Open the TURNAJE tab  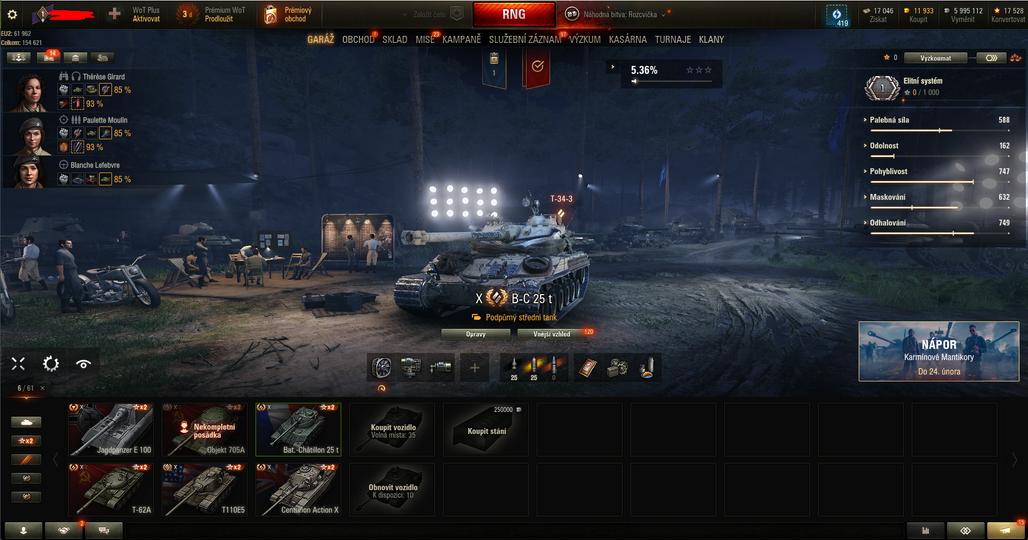tap(672, 40)
